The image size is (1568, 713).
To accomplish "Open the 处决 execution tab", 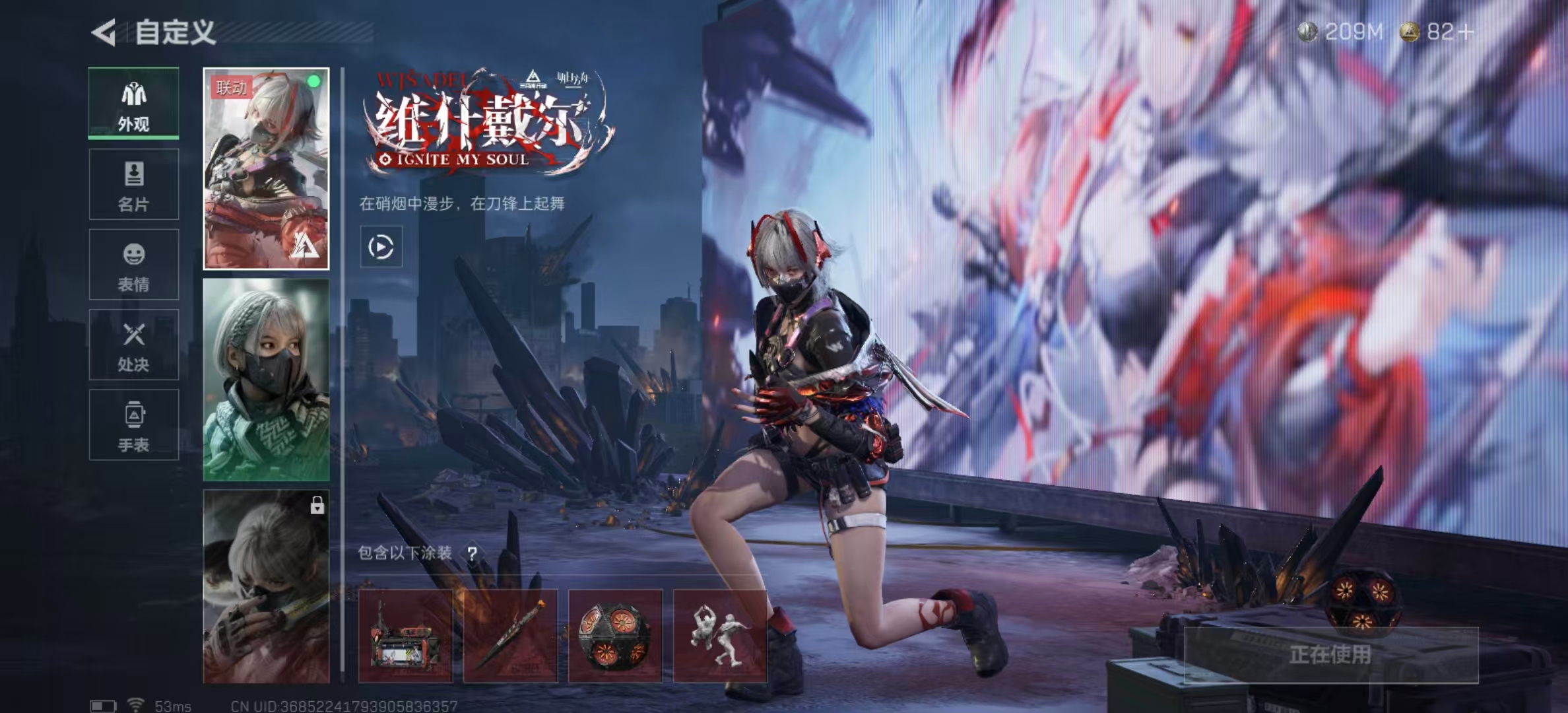I will click(x=134, y=345).
